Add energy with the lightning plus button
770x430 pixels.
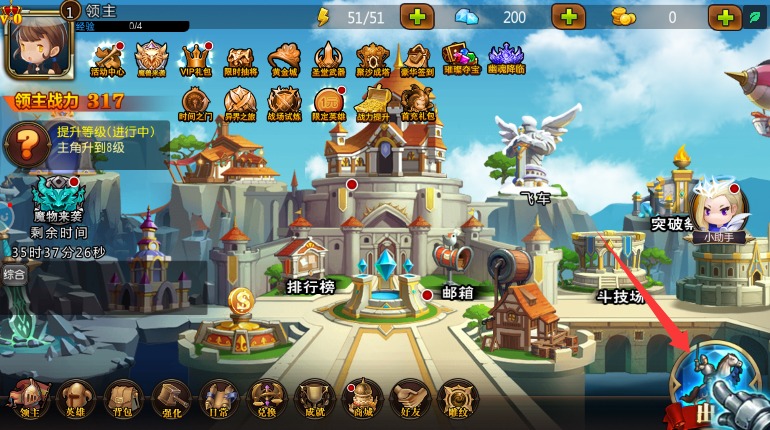coord(416,17)
